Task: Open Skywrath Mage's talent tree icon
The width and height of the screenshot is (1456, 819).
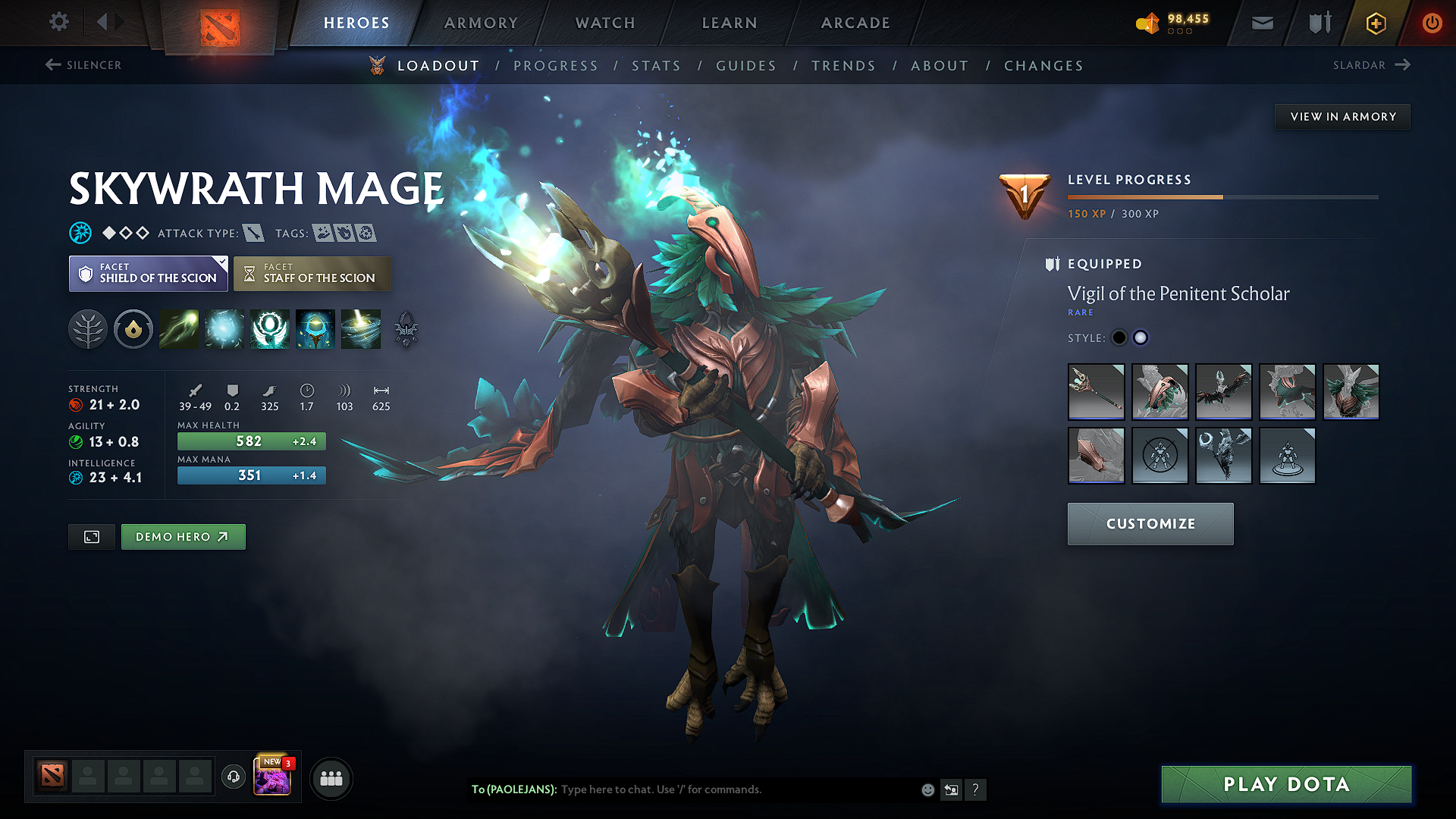Action: tap(88, 329)
